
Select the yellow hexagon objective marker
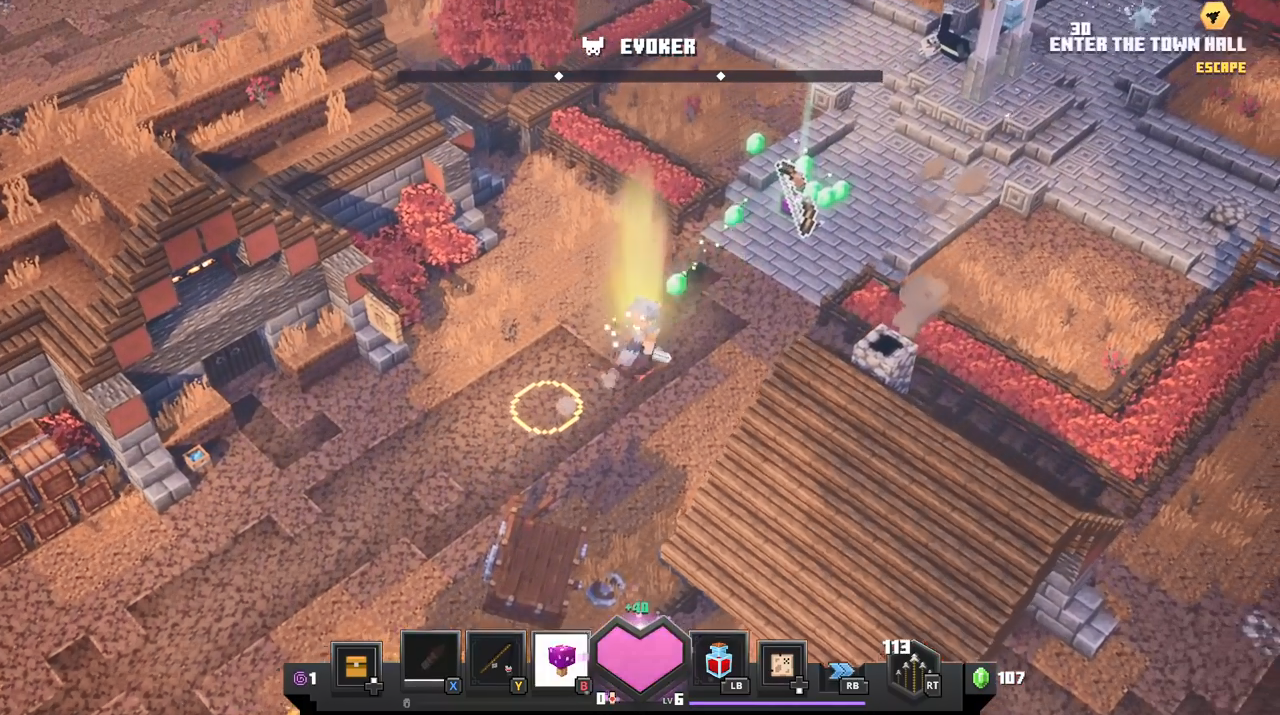click(x=1215, y=16)
